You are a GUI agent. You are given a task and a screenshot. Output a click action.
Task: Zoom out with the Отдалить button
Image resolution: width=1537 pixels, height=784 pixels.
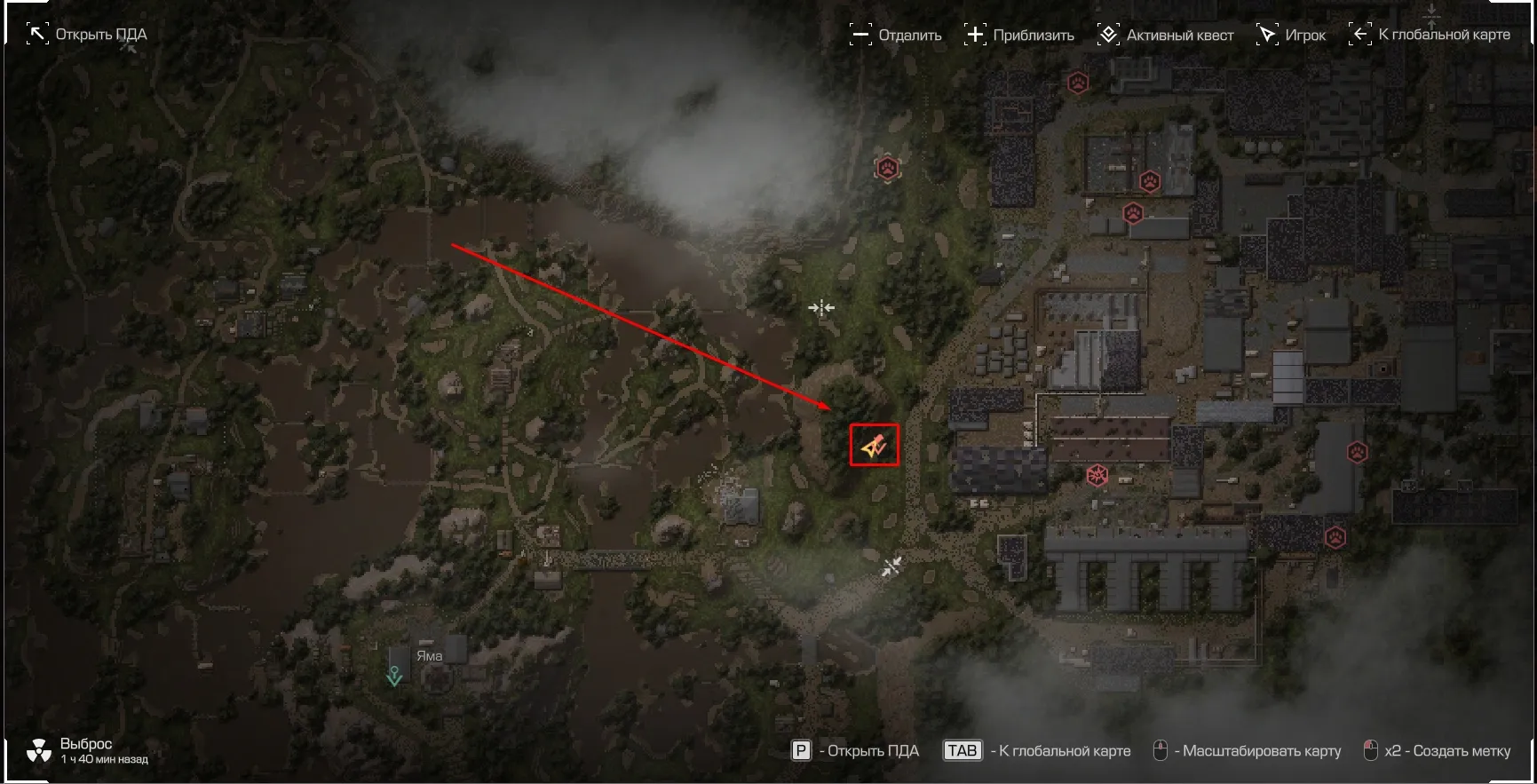[895, 35]
